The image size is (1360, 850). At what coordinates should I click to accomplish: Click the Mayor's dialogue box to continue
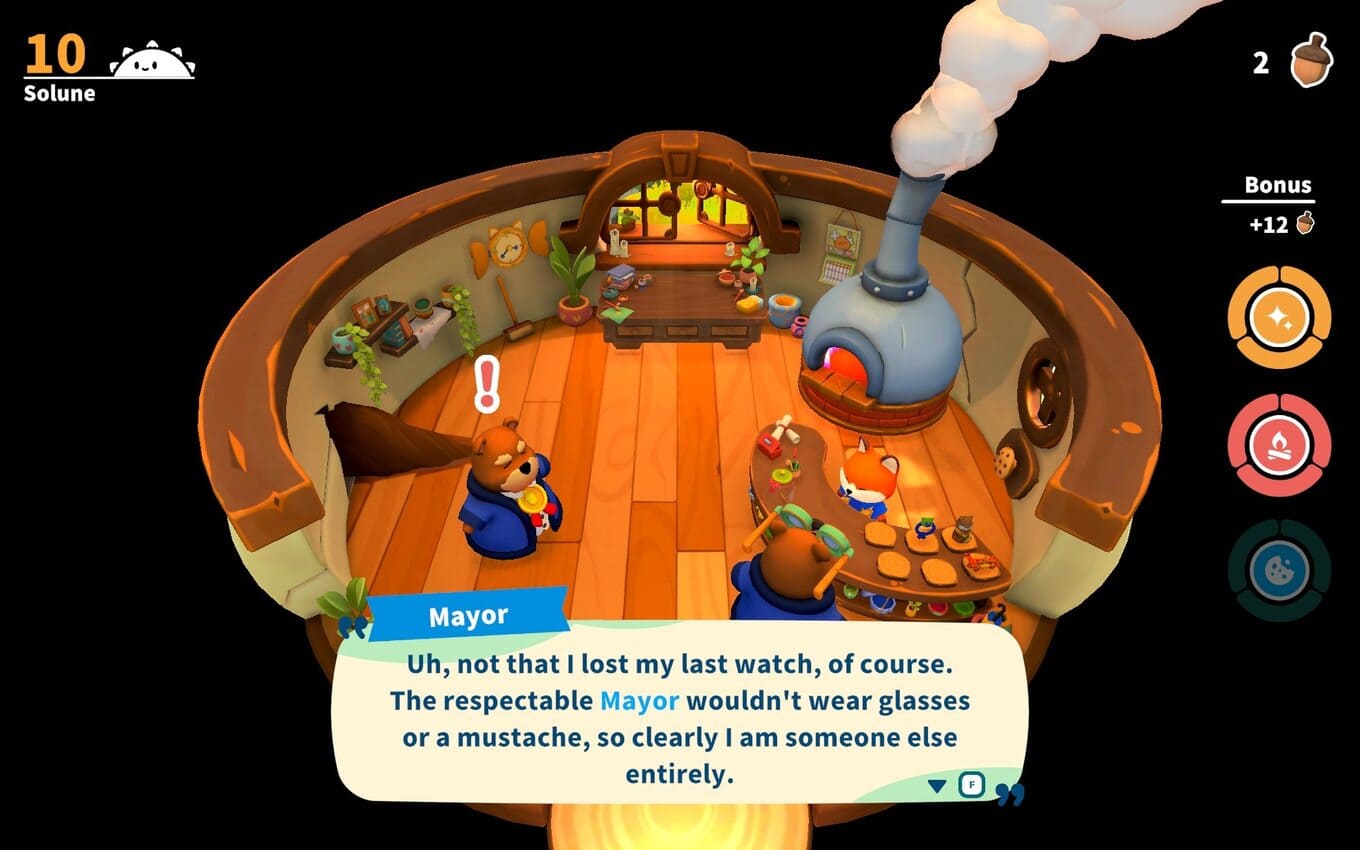(678, 718)
